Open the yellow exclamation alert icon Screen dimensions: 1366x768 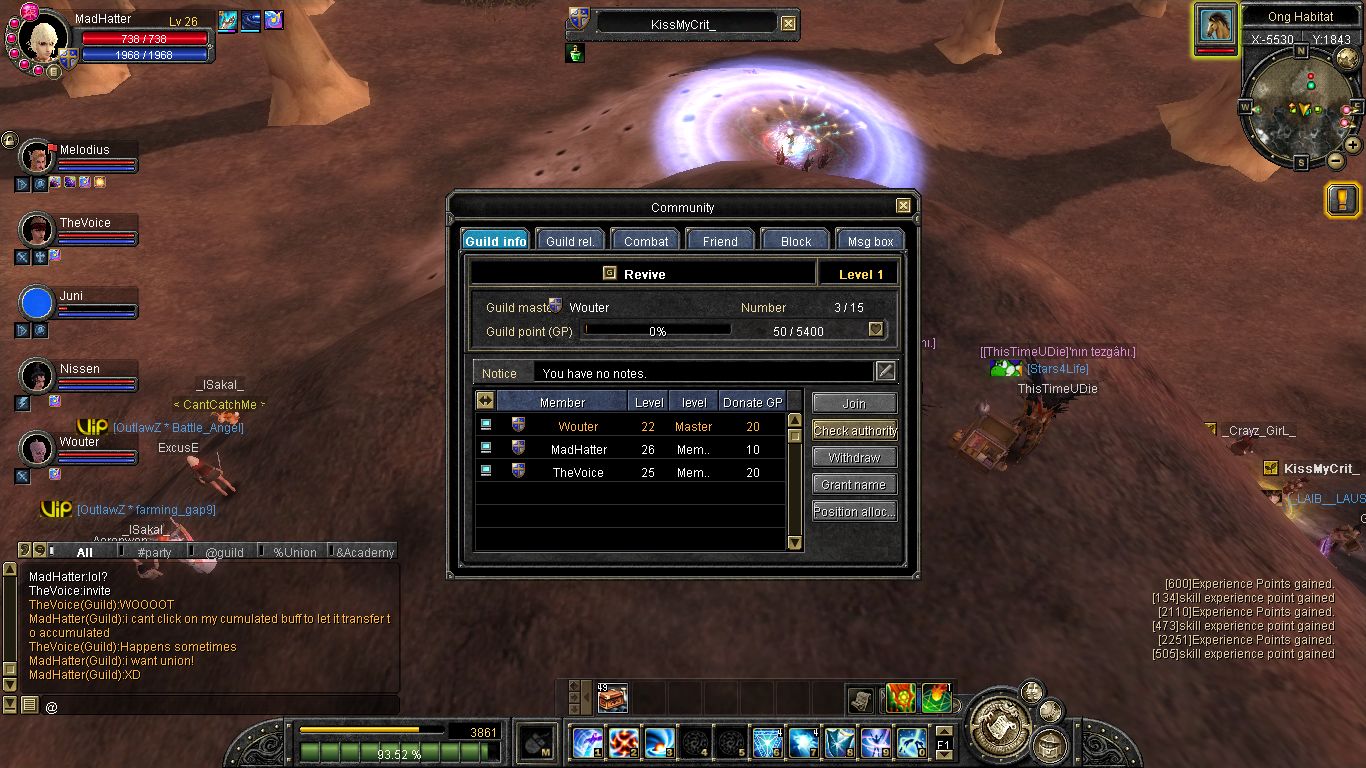click(x=1342, y=200)
